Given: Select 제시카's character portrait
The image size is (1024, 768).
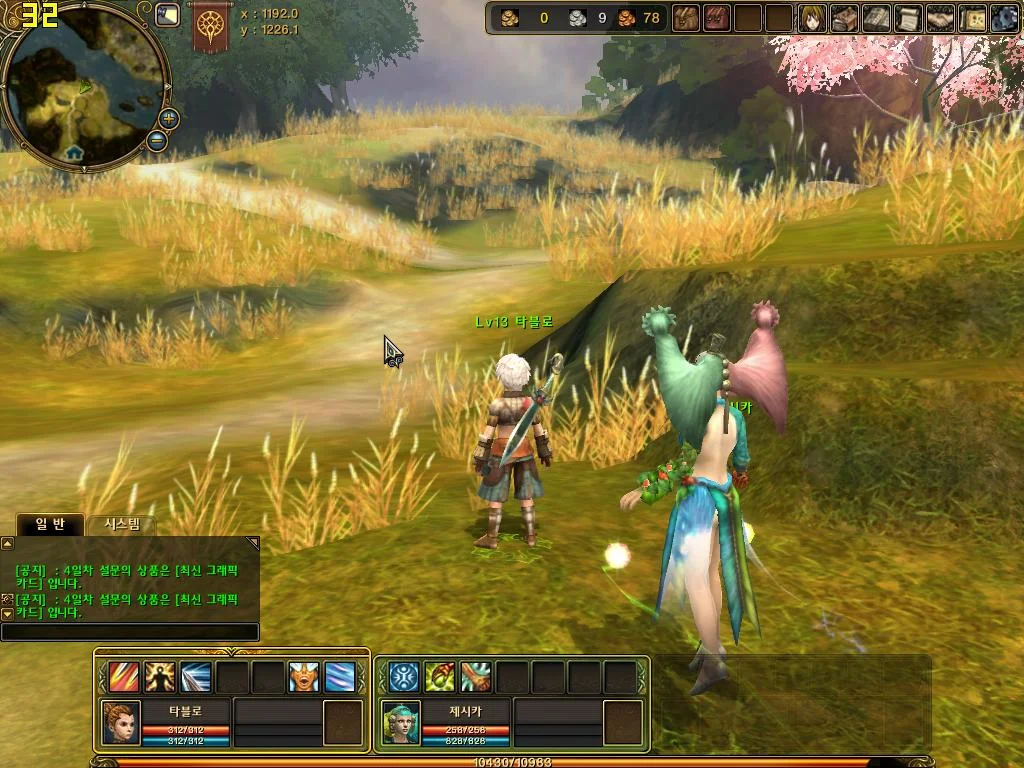Looking at the screenshot, I should click(x=400, y=721).
